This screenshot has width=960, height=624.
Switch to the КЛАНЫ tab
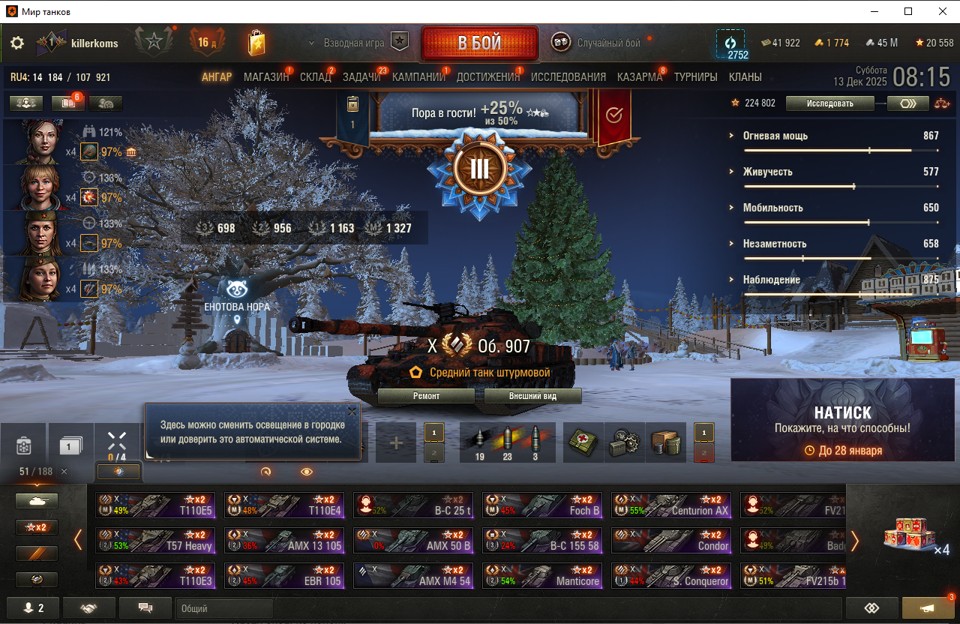pos(745,77)
